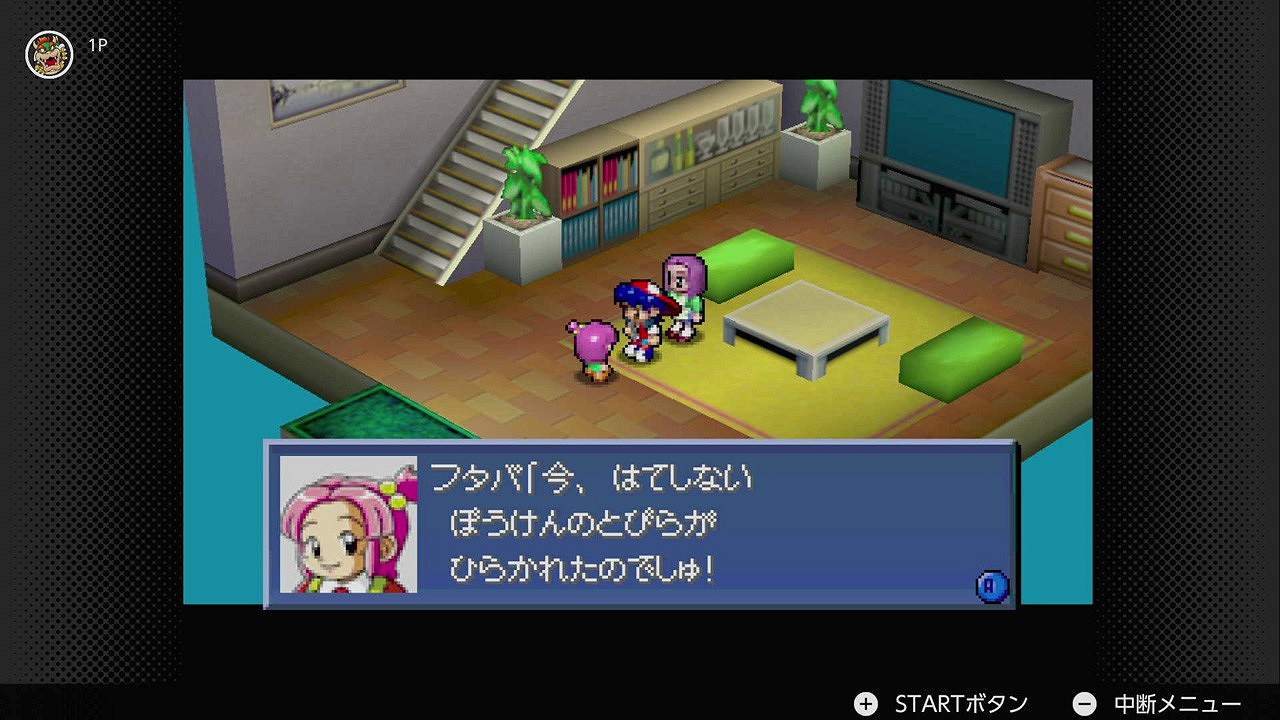This screenshot has width=1280, height=720.
Task: Select Futaba's portrait in the dialogue box
Action: point(349,525)
